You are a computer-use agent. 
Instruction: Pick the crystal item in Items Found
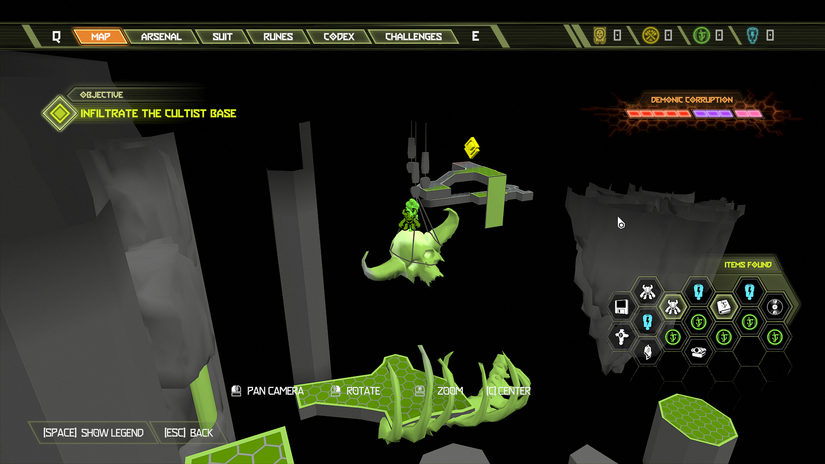point(647,352)
